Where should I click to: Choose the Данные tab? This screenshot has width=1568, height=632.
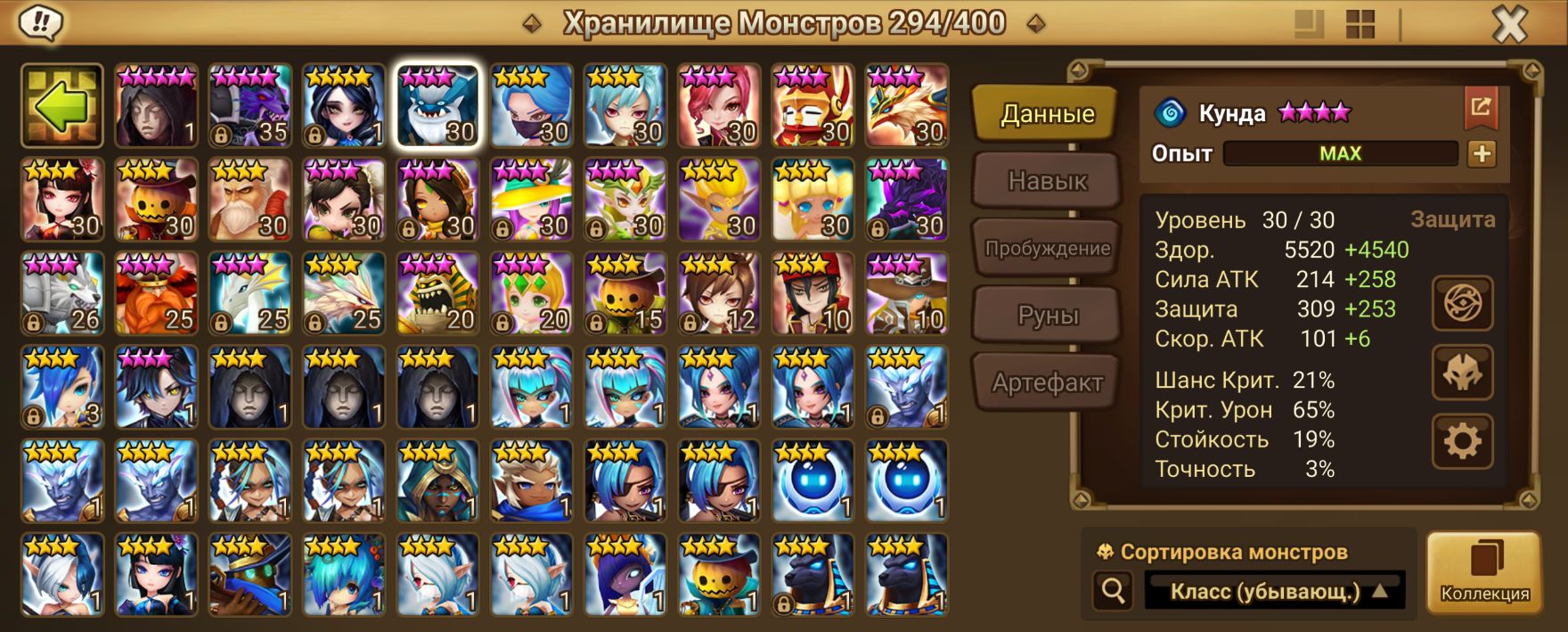pyautogui.click(x=1047, y=114)
